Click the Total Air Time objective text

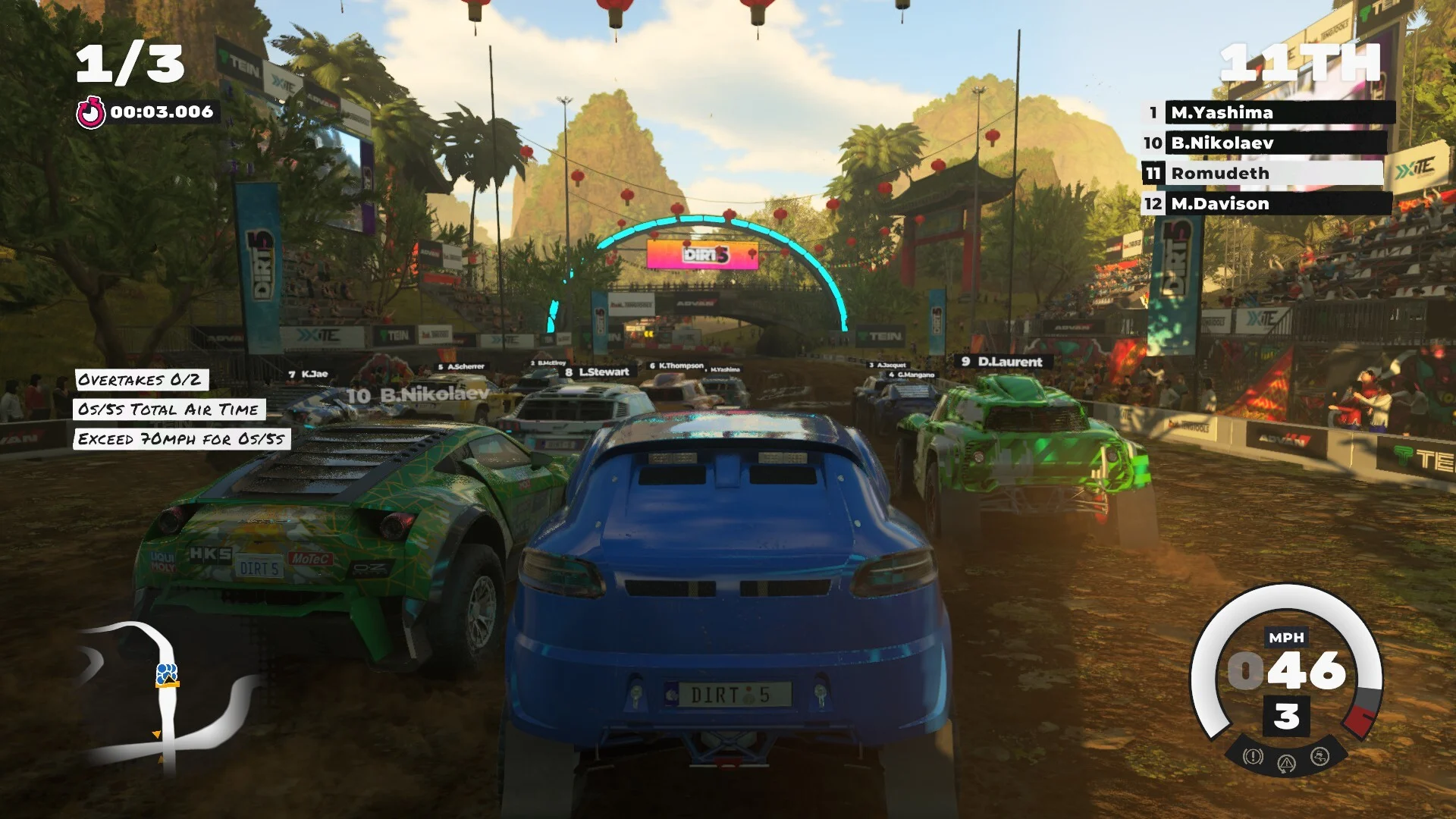pyautogui.click(x=167, y=409)
